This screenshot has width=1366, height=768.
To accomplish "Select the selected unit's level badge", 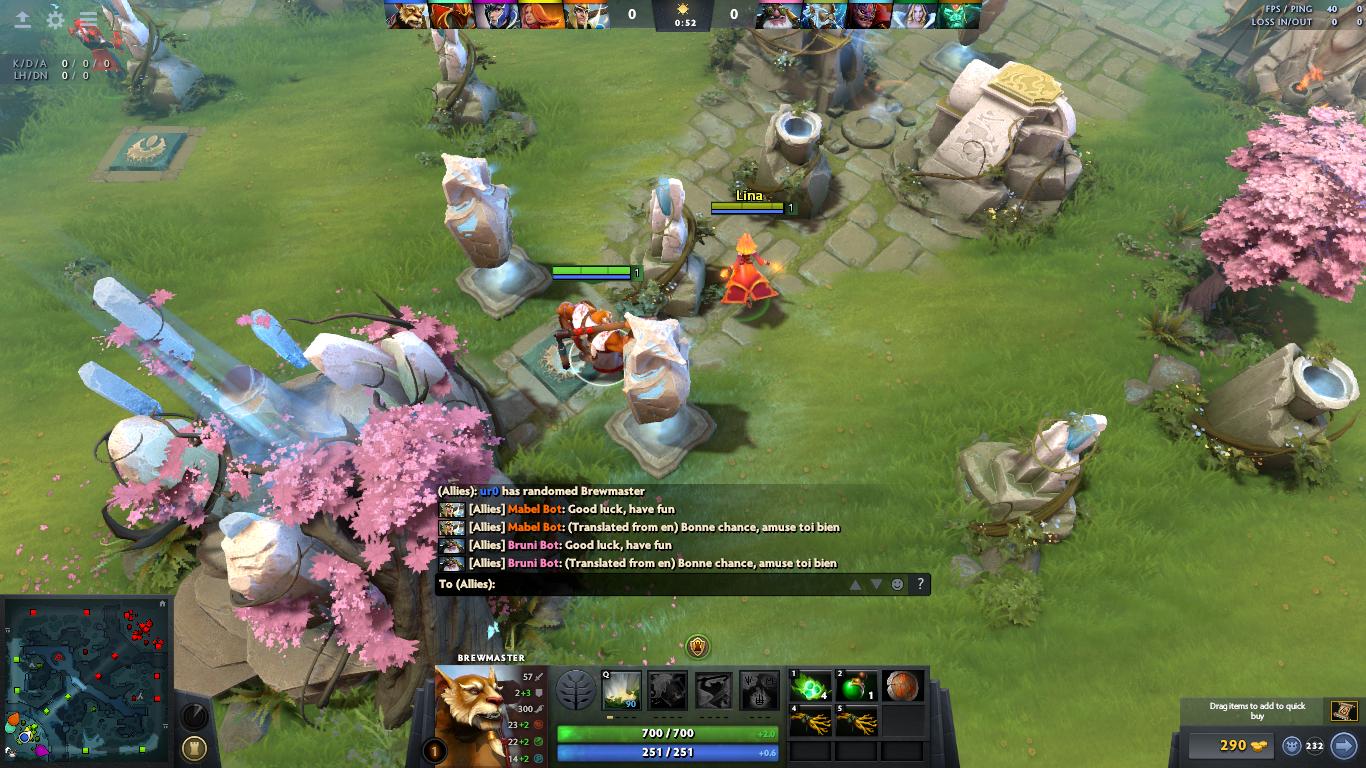I will (x=435, y=750).
